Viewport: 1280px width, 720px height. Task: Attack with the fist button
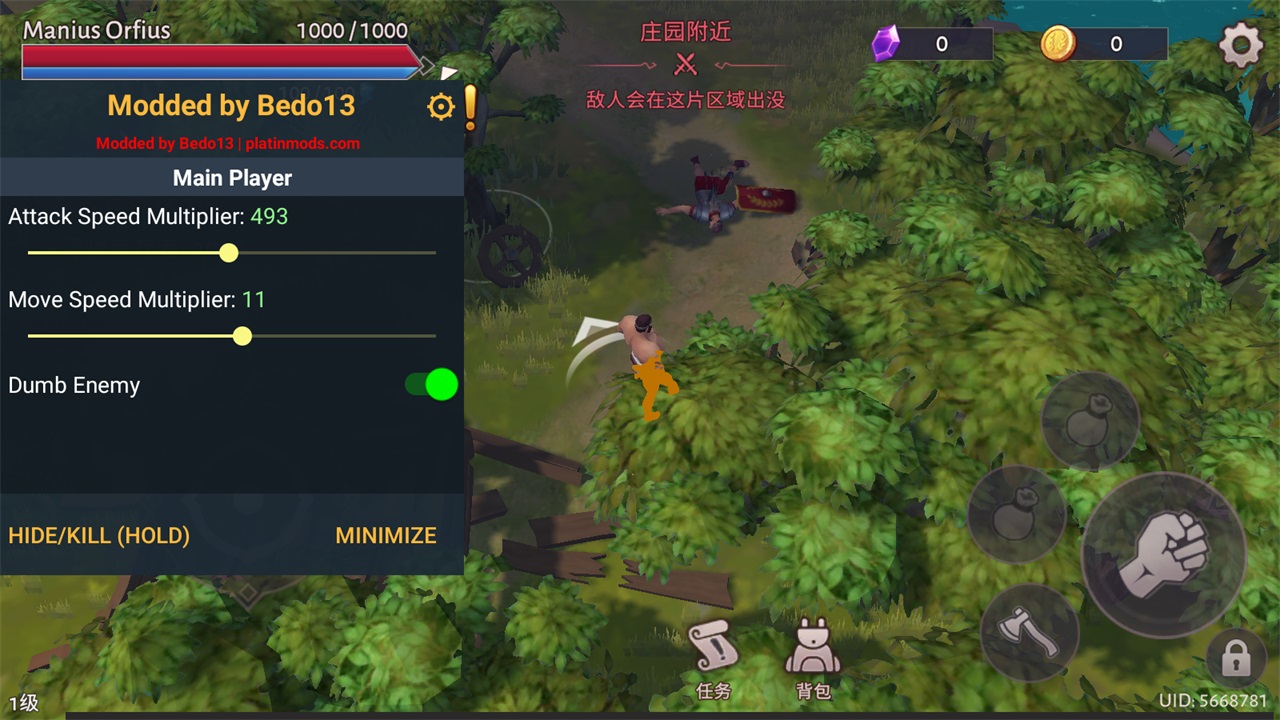(1163, 554)
